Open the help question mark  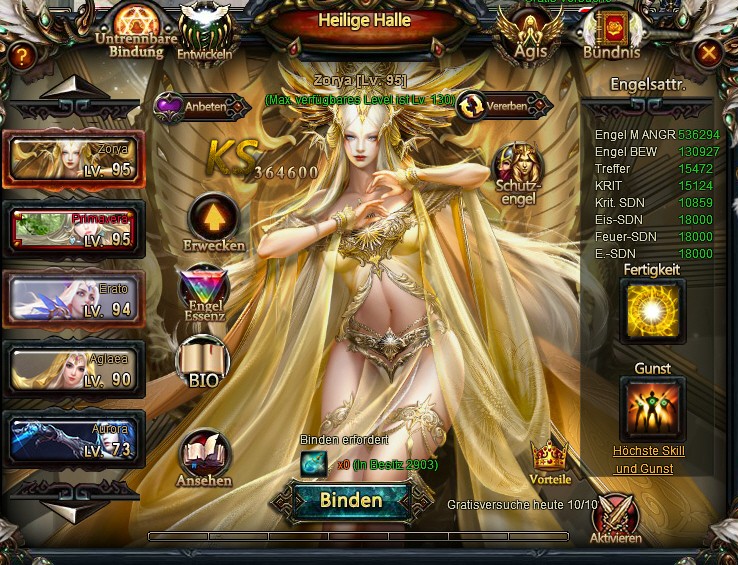click(20, 56)
